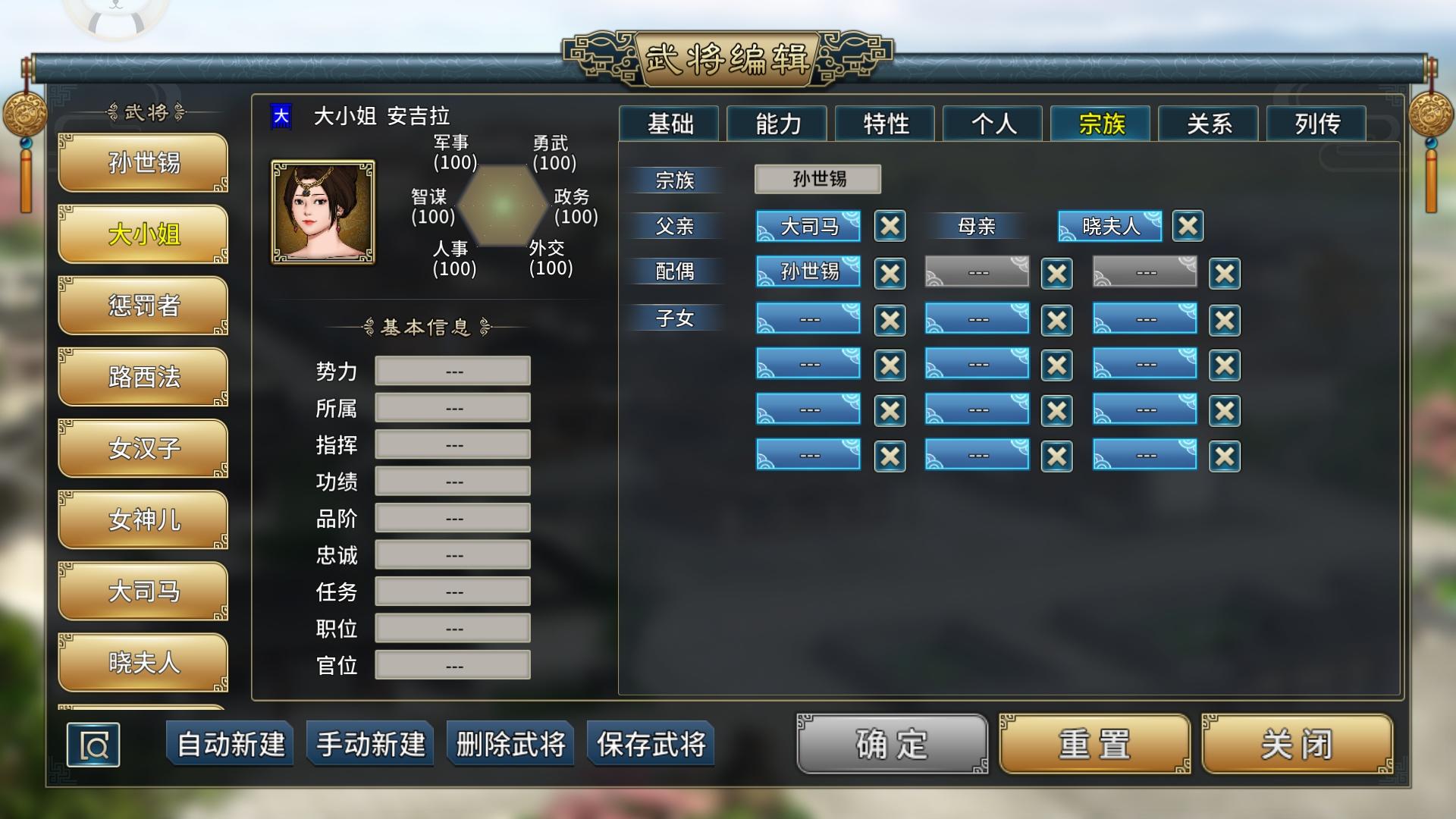Open the first empty child selector
Viewport: 1456px width, 819px height.
808,318
